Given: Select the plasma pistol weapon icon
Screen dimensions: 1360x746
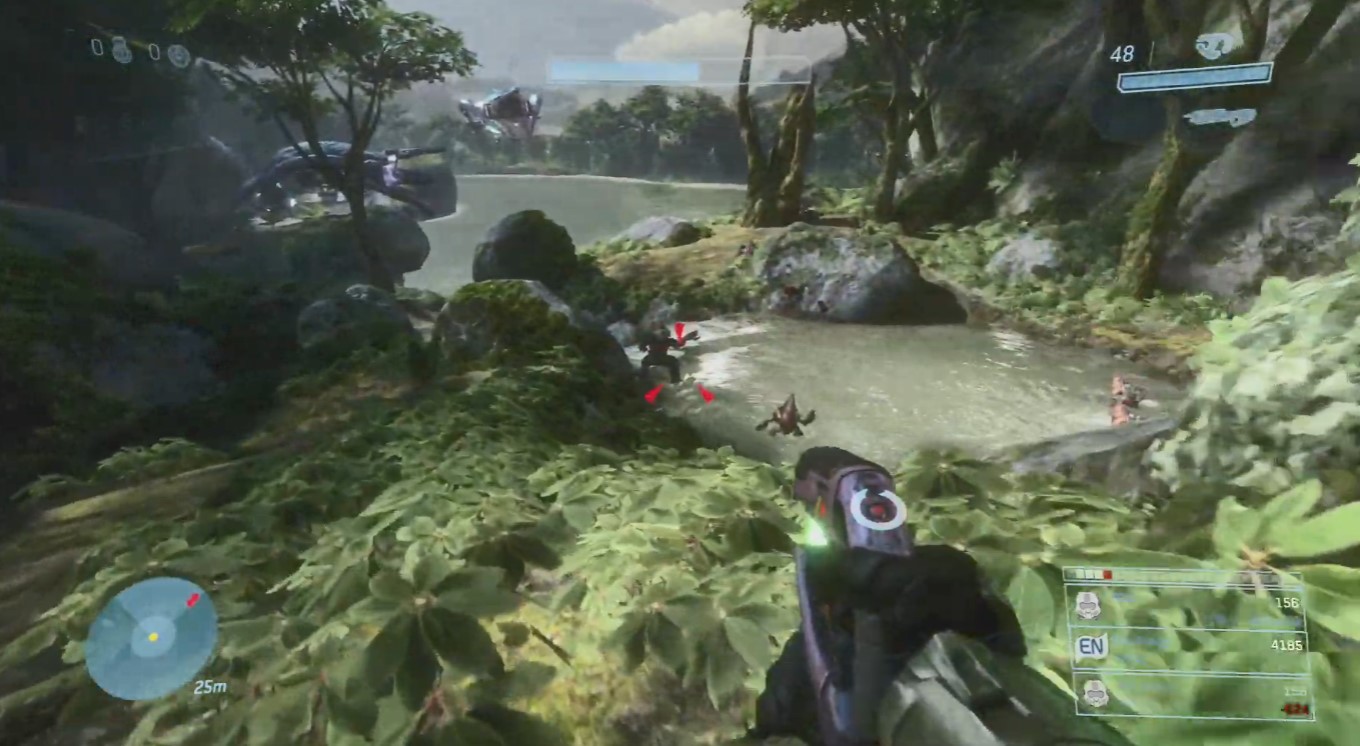Looking at the screenshot, I should pos(1214,46).
